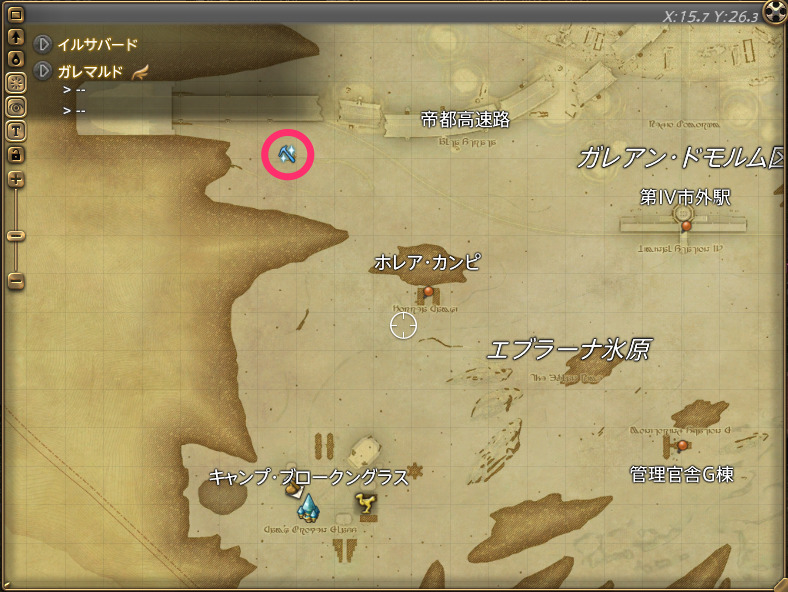Close the map with the top-right button
788x592 pixels.
coord(774,12)
